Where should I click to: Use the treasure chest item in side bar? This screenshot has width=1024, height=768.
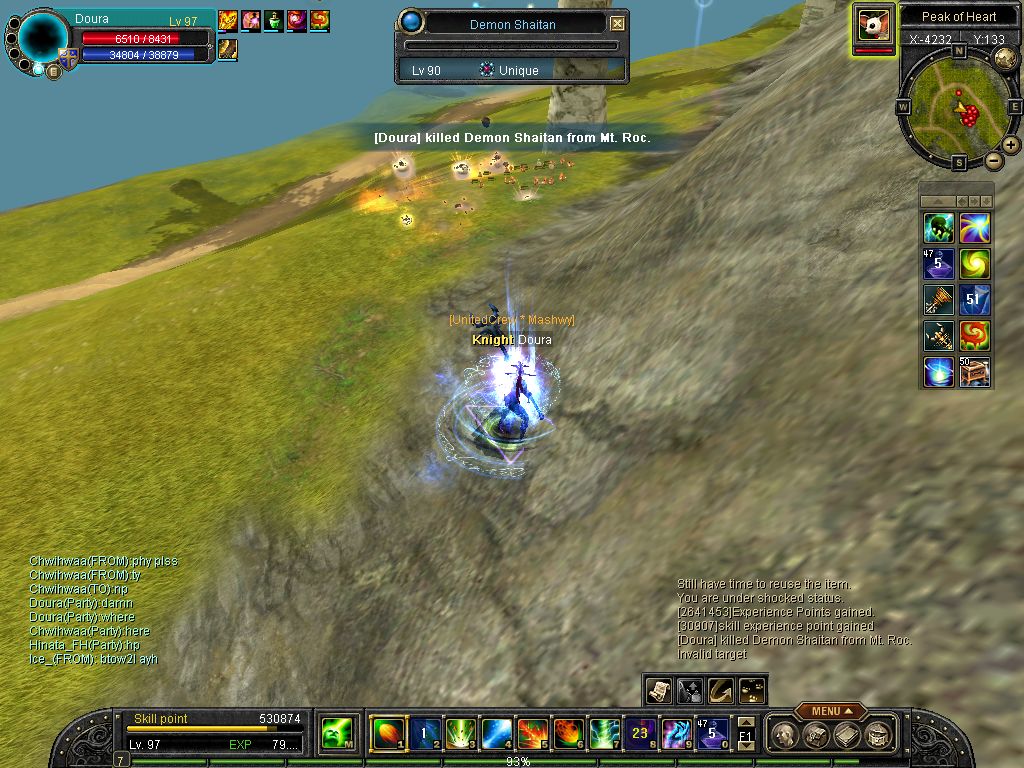coord(975,372)
